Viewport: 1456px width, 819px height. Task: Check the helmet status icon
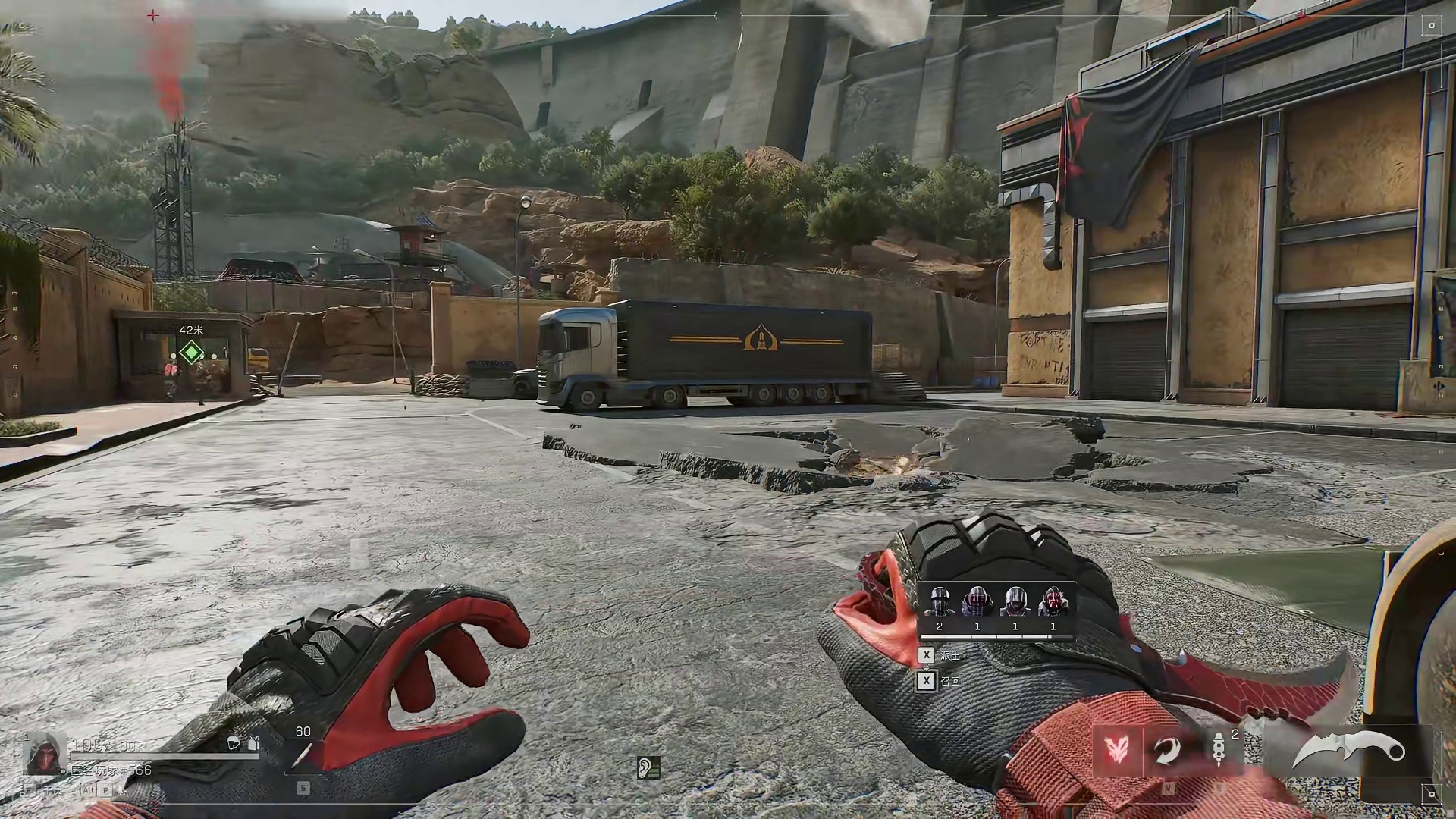(x=234, y=743)
